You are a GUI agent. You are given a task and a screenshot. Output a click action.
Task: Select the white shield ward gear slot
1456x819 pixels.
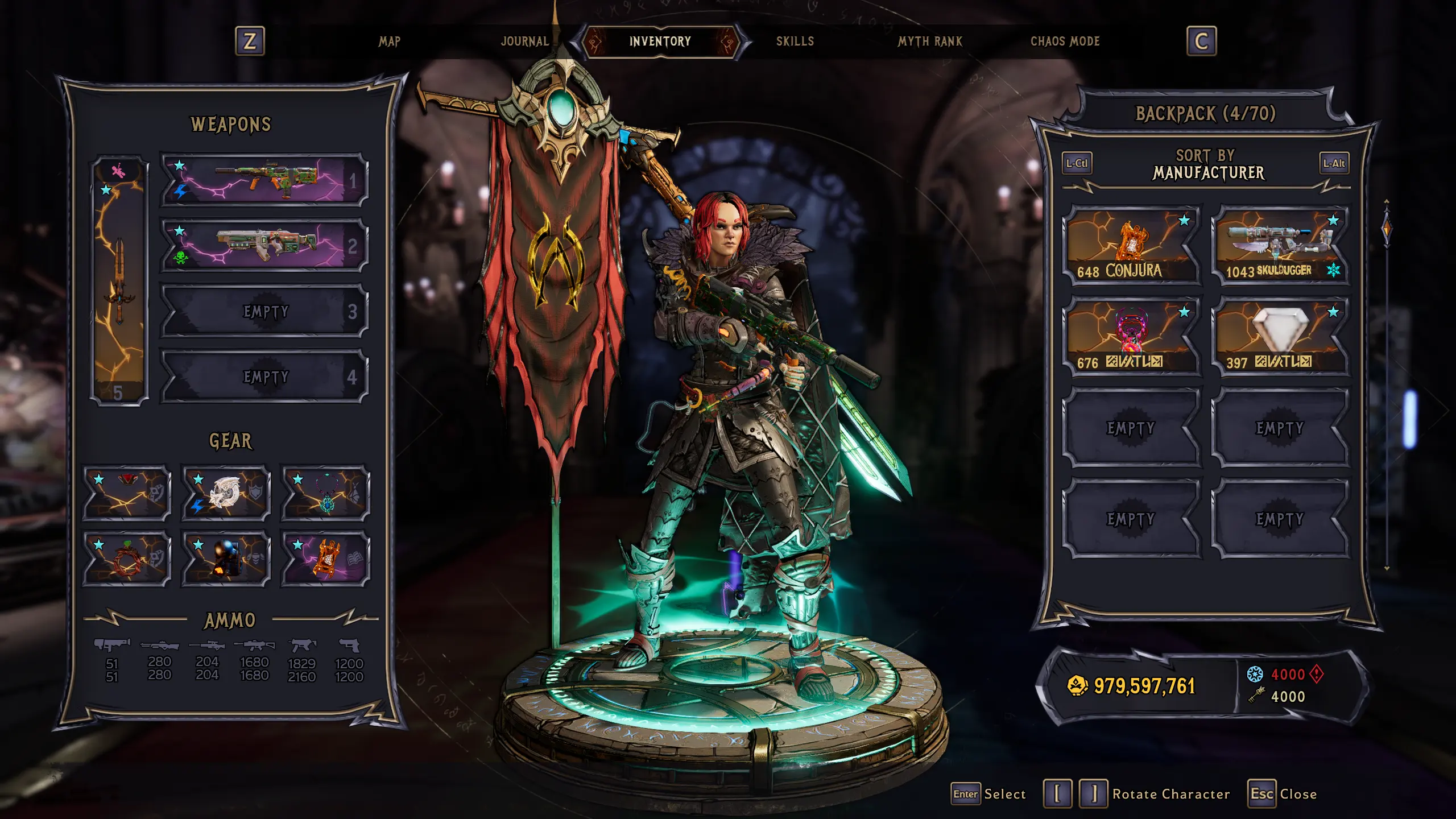click(x=226, y=493)
